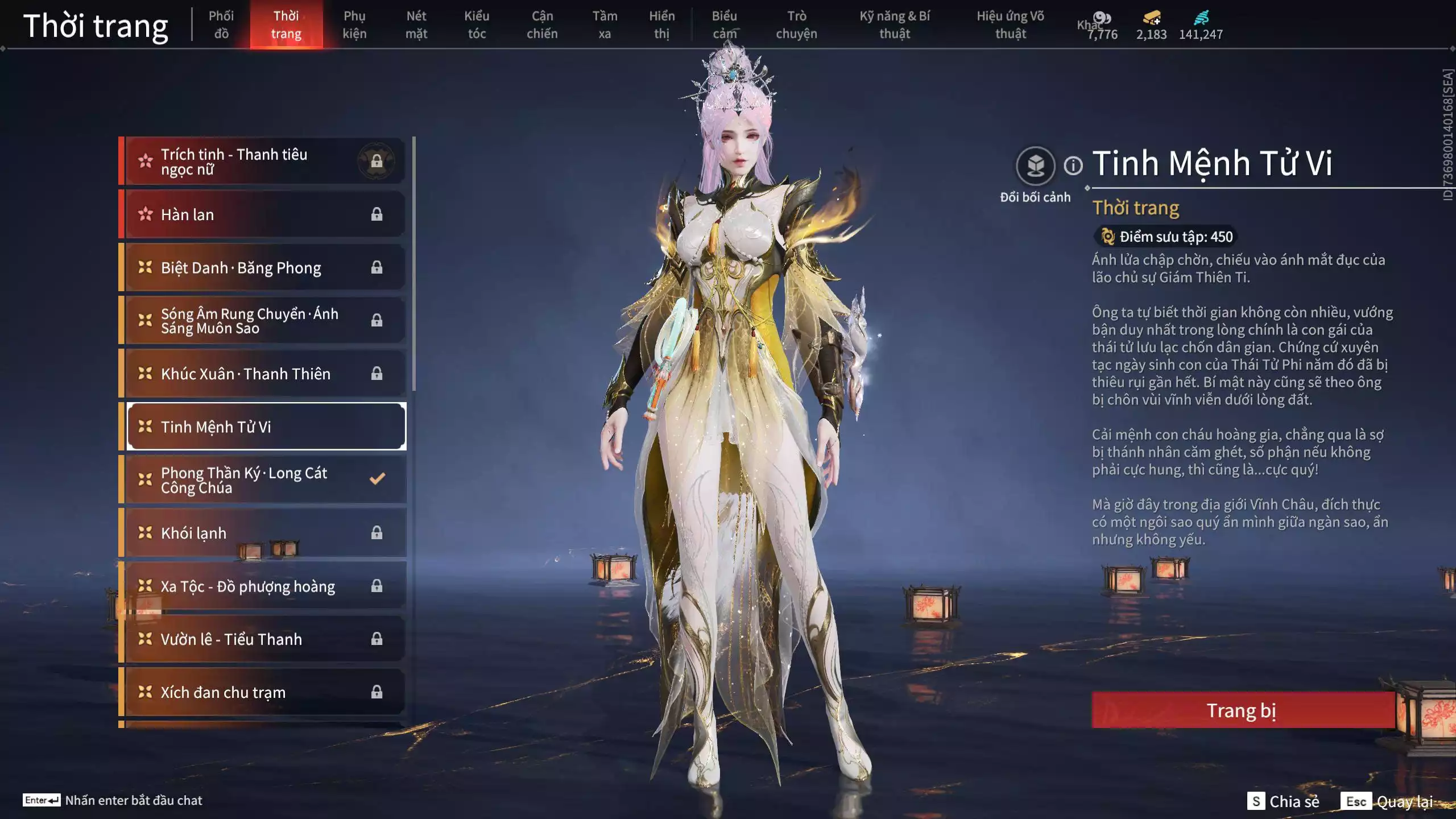Switch to Kiểu tóc tab
This screenshot has width=1456, height=819.
click(x=477, y=25)
